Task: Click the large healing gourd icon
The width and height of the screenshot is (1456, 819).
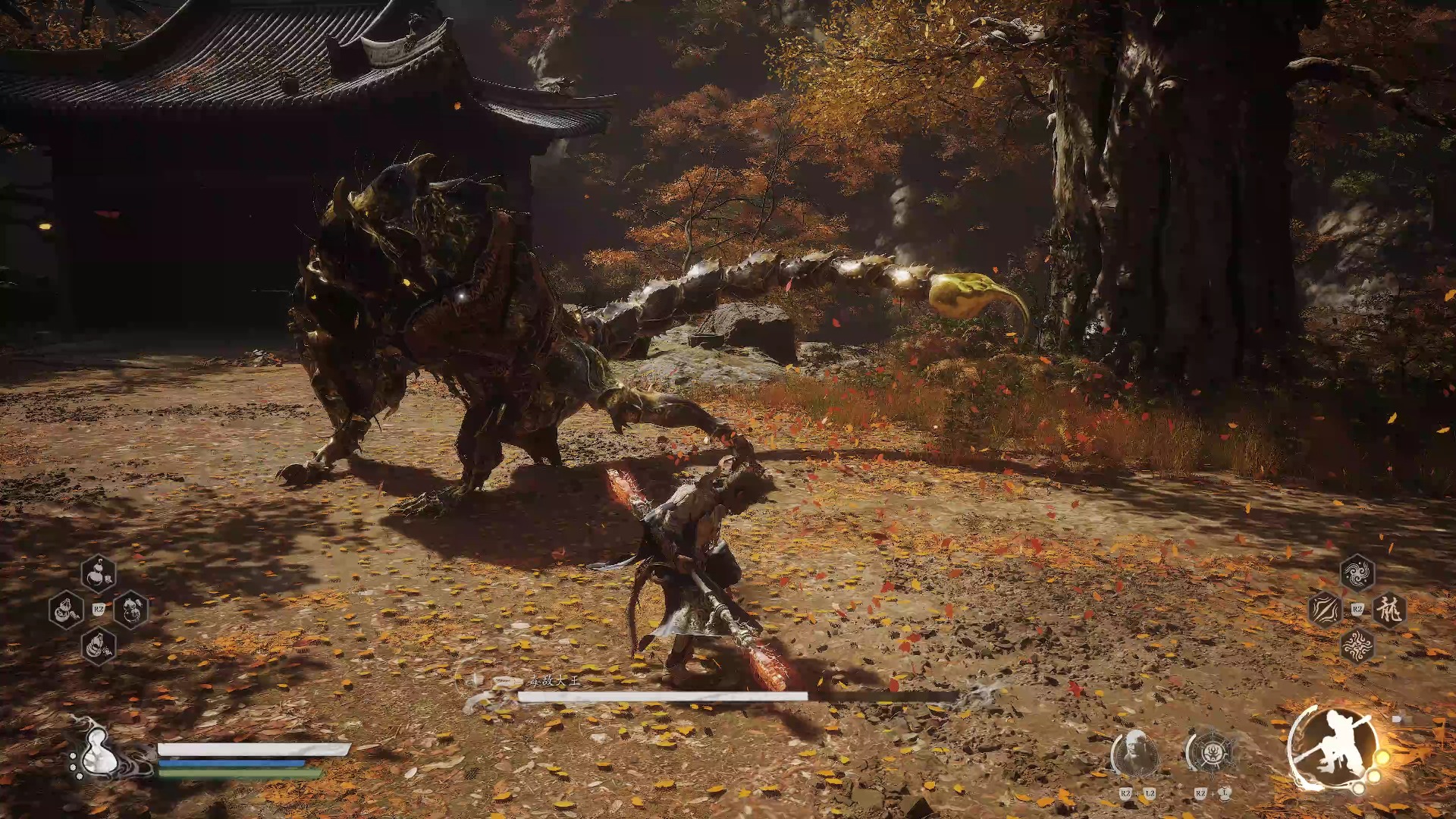Action: (x=97, y=753)
